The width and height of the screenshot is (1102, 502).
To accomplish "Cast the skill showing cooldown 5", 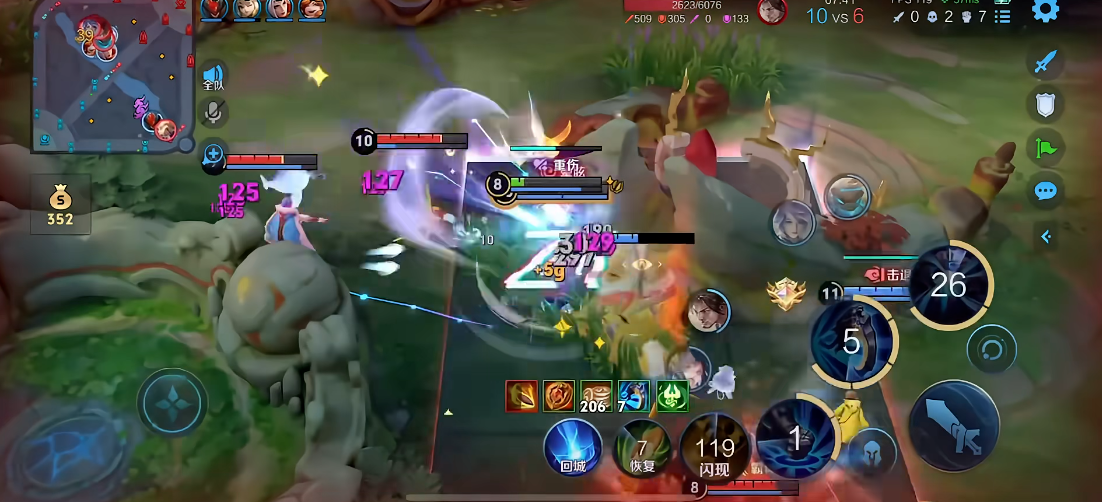I will 852,343.
